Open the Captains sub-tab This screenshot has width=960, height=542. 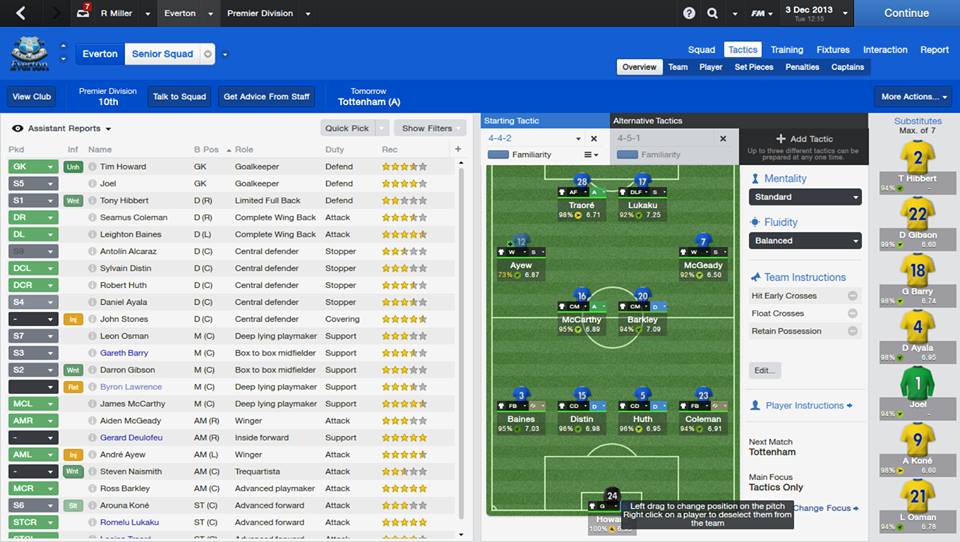pyautogui.click(x=847, y=67)
